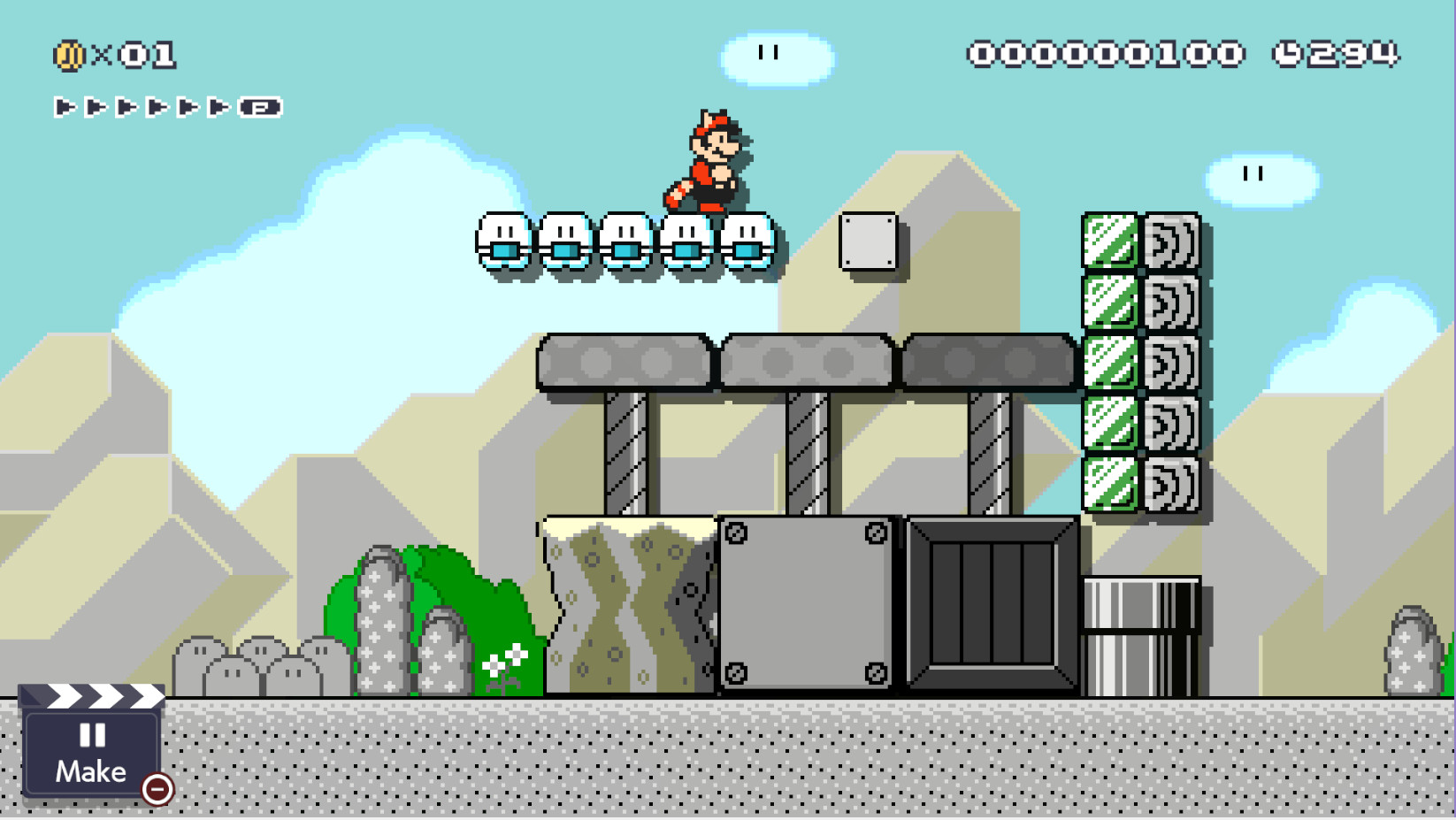The image size is (1456, 820).
Task: Click the first arrow indicator below the coin counter
Action: point(65,108)
